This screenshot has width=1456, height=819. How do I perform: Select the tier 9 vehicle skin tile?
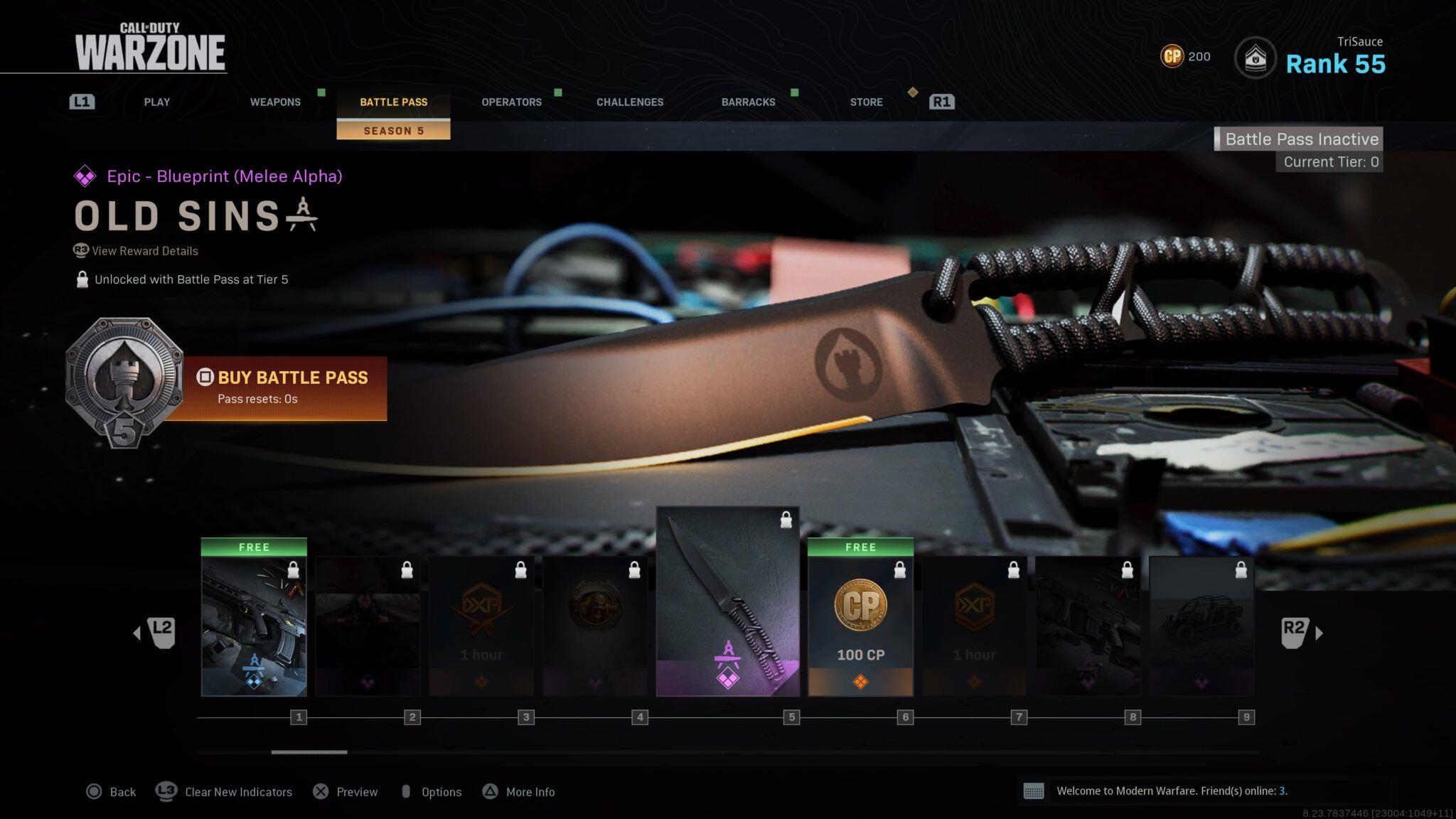[1201, 626]
